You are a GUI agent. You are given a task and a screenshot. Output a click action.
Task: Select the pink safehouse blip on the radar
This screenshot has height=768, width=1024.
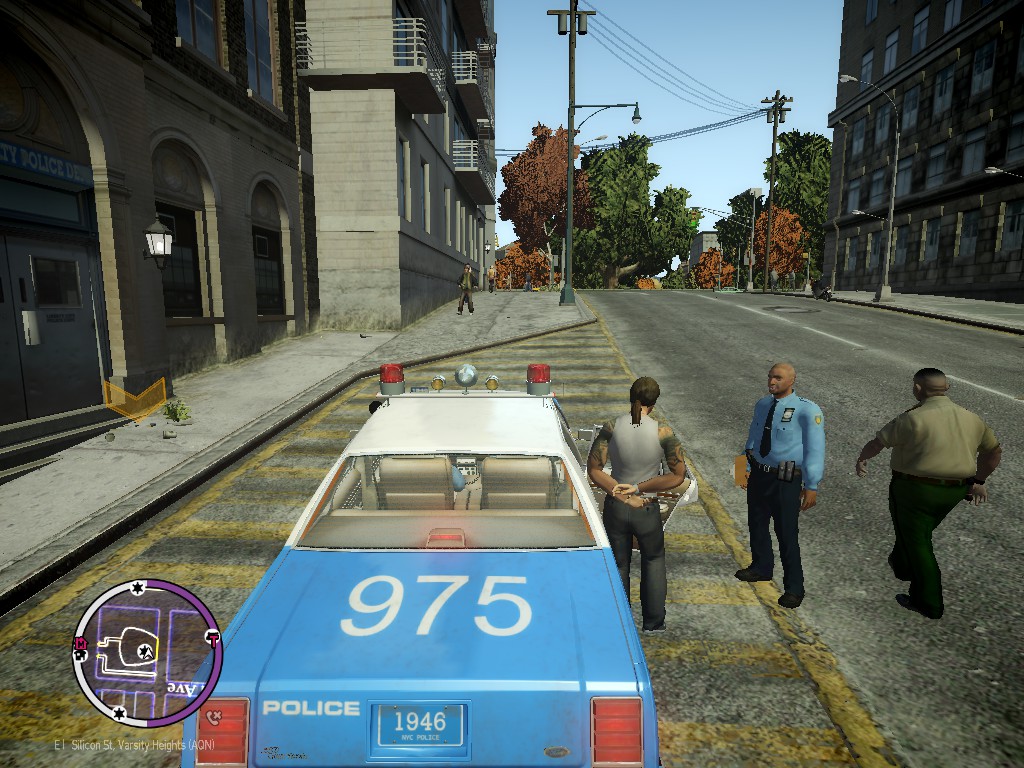click(x=82, y=645)
